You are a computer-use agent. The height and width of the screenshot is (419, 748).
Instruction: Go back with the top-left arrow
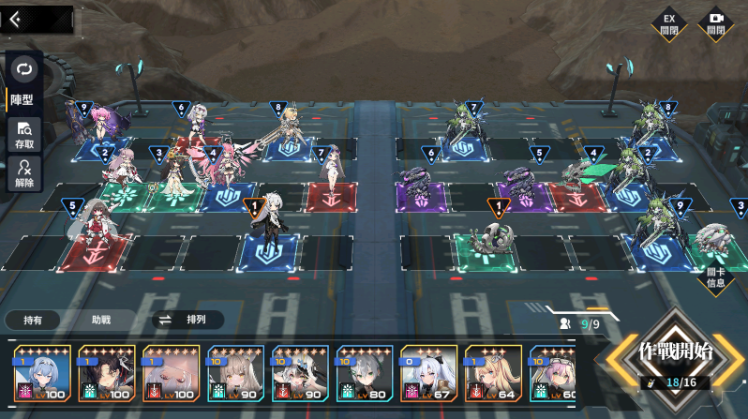(x=16, y=19)
